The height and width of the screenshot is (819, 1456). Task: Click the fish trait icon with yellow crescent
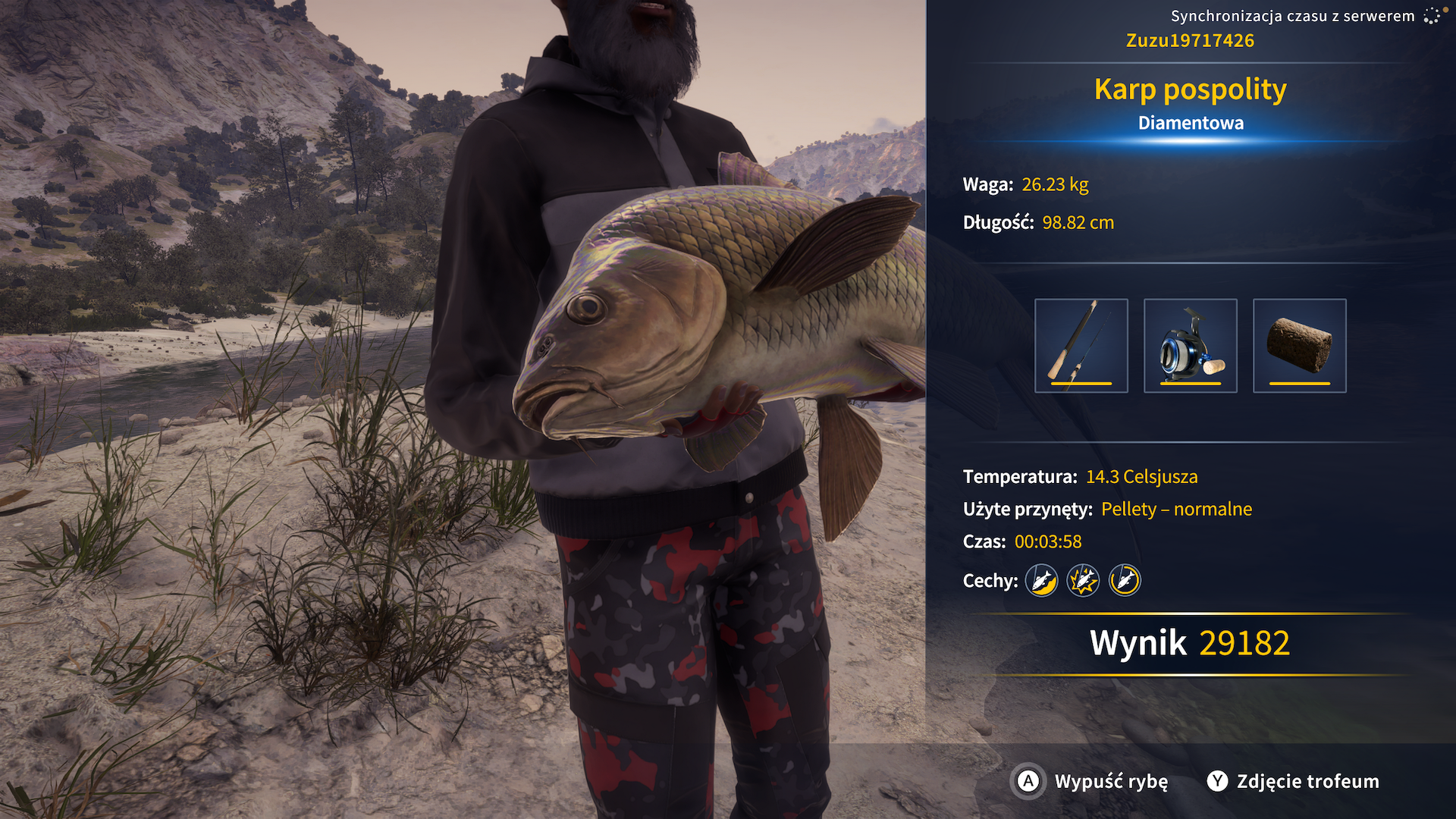click(x=1041, y=581)
